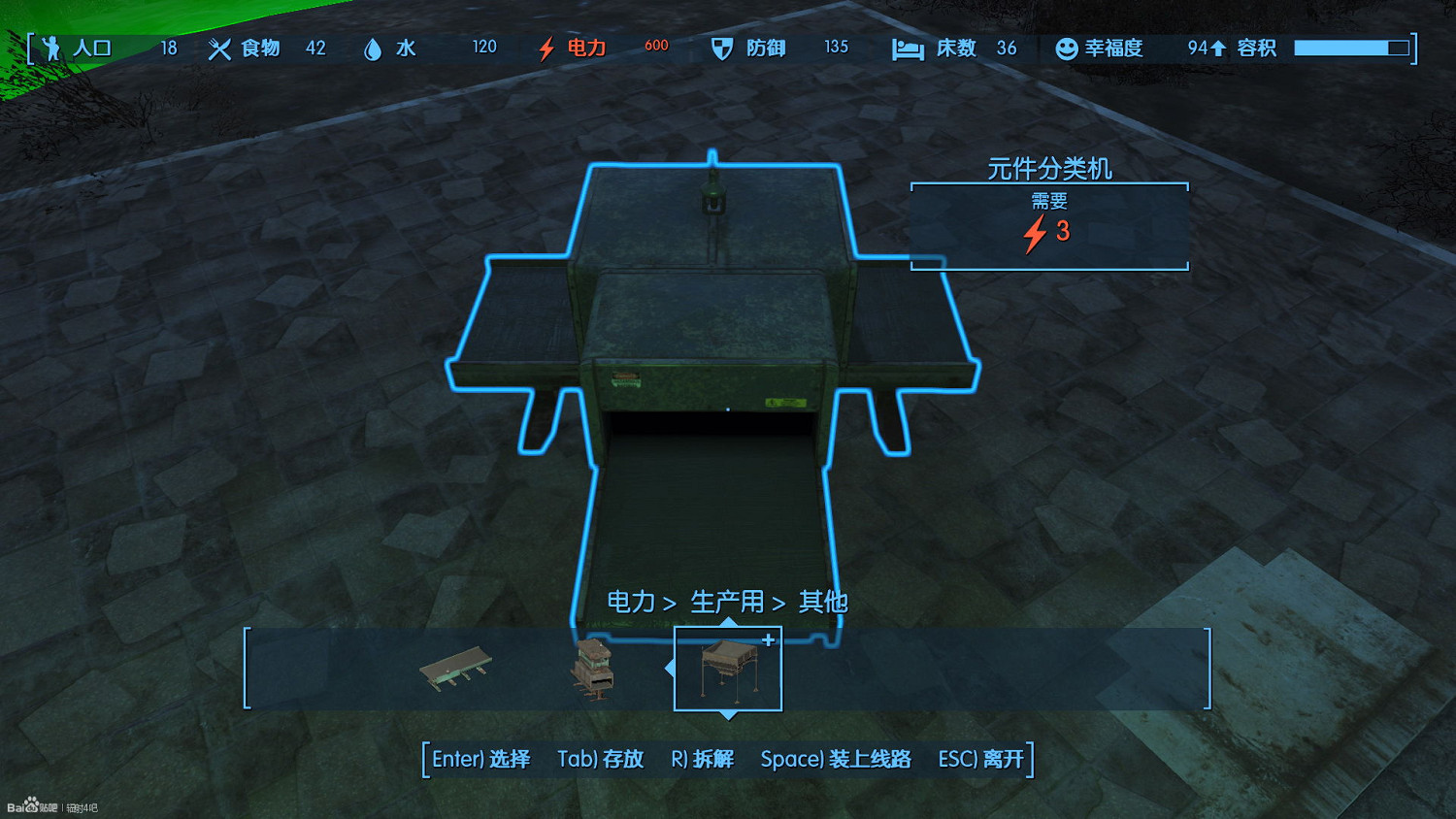This screenshot has width=1456, height=819.
Task: Select the water droplet icon in the stats bar
Action: pos(375,48)
